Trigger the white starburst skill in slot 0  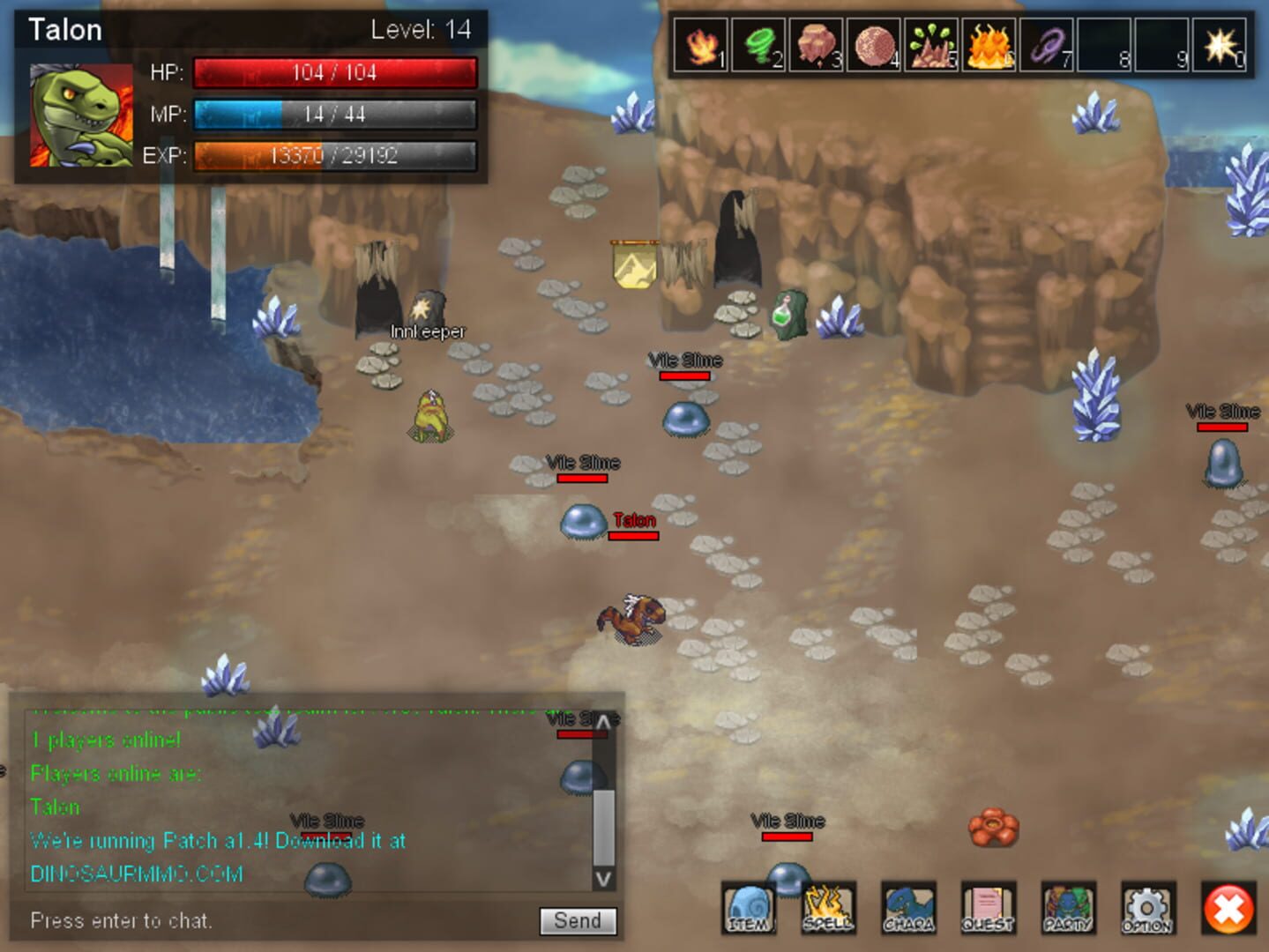[1221, 45]
